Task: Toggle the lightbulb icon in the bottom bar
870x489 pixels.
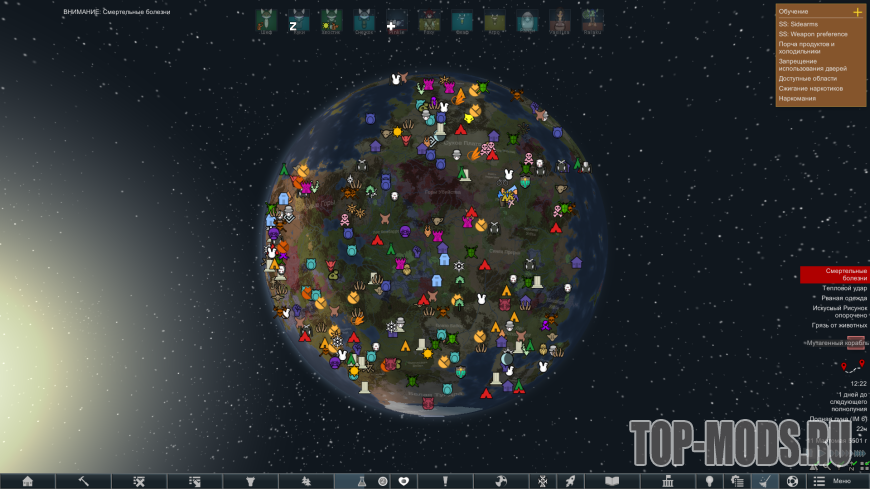Action: 709,481
